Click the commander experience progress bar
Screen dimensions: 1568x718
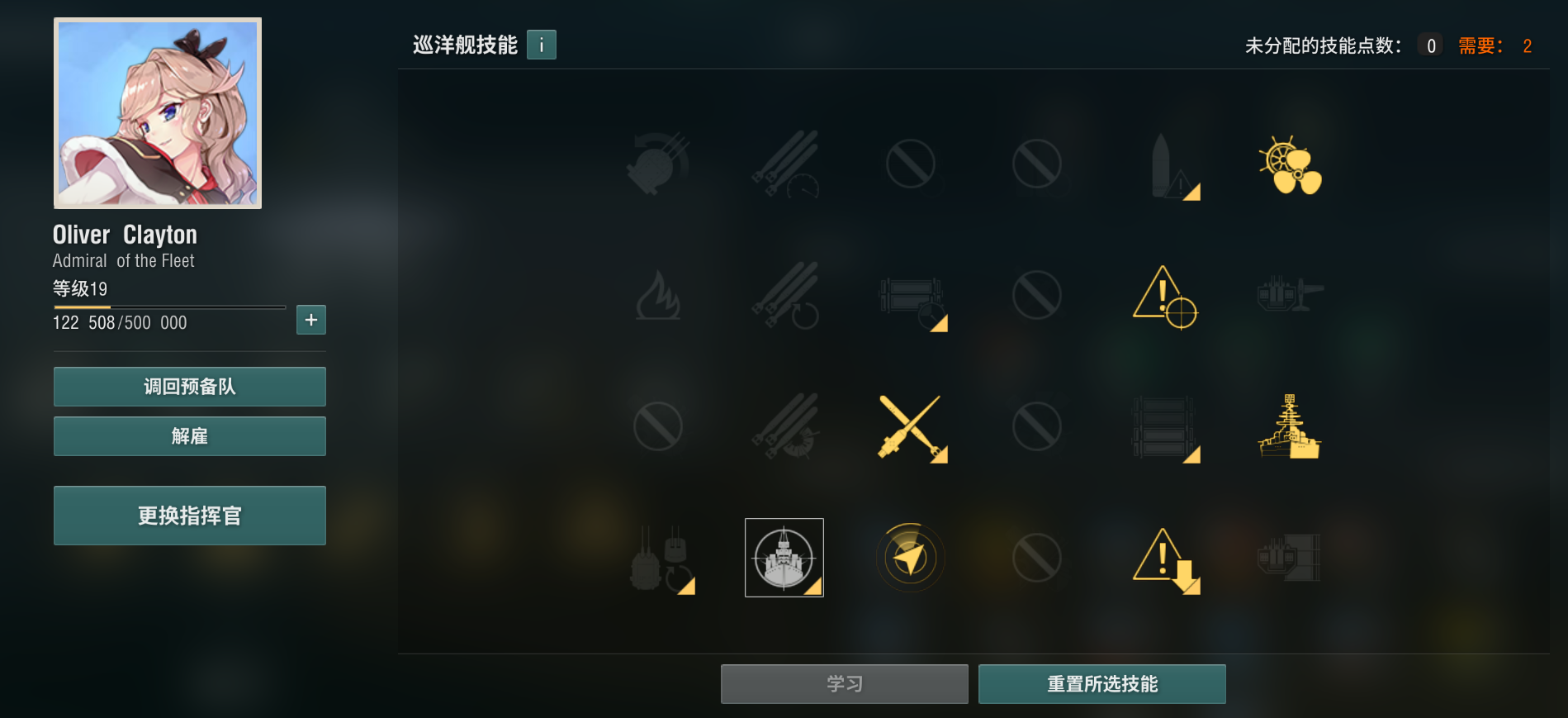[x=168, y=307]
